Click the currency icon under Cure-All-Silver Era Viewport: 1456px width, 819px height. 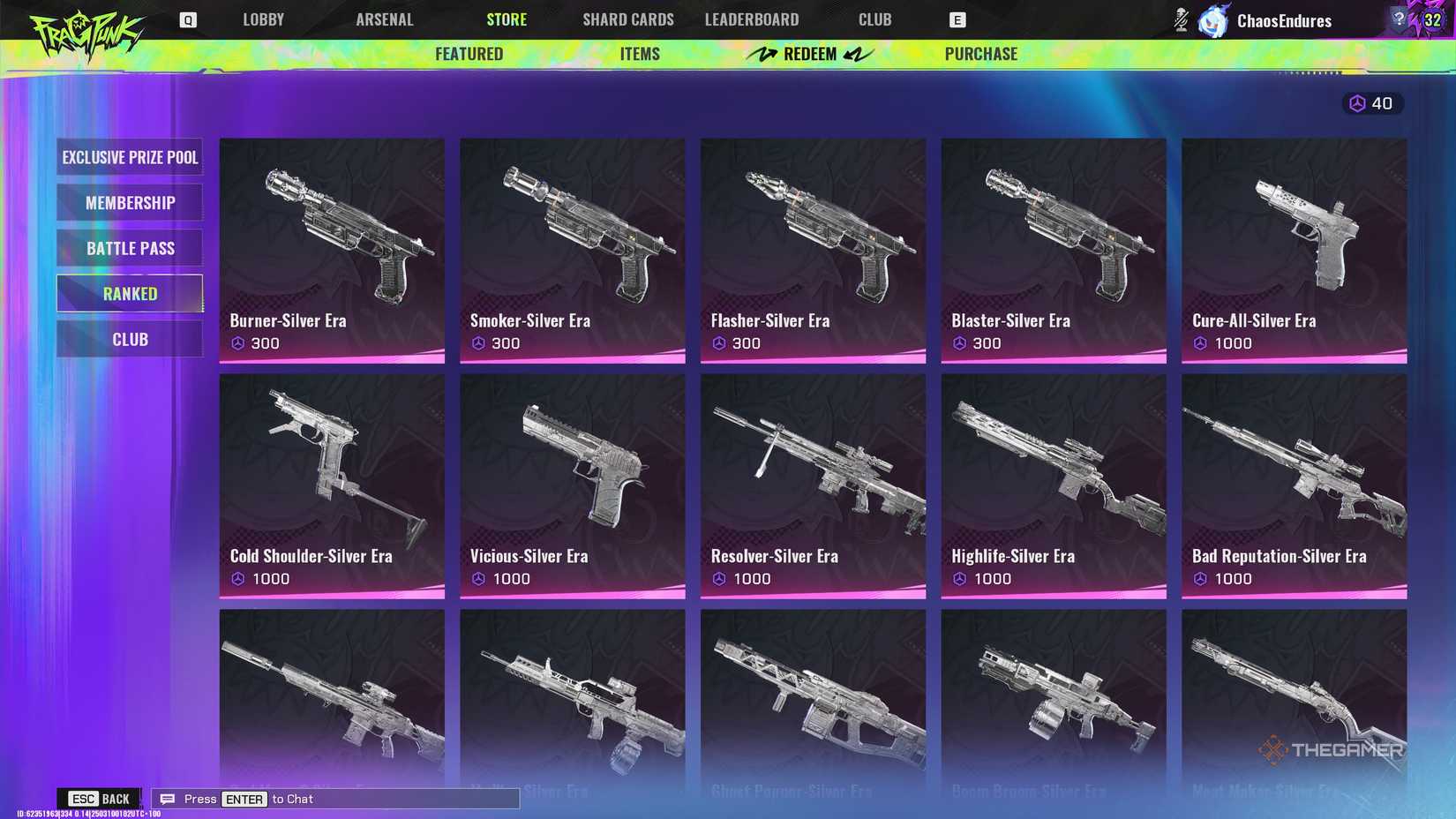click(x=1202, y=343)
